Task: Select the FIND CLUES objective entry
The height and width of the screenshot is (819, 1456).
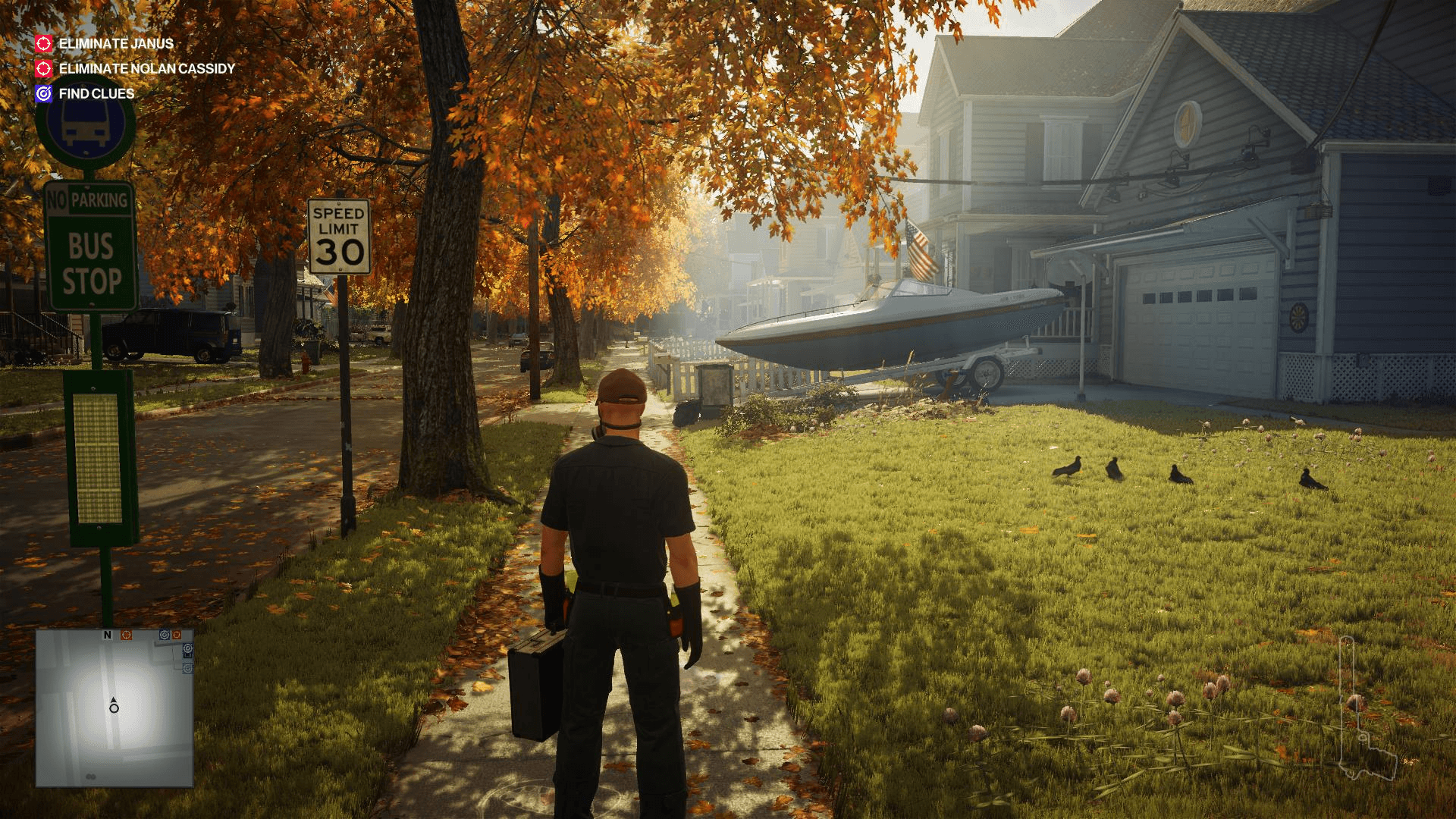Action: [95, 94]
